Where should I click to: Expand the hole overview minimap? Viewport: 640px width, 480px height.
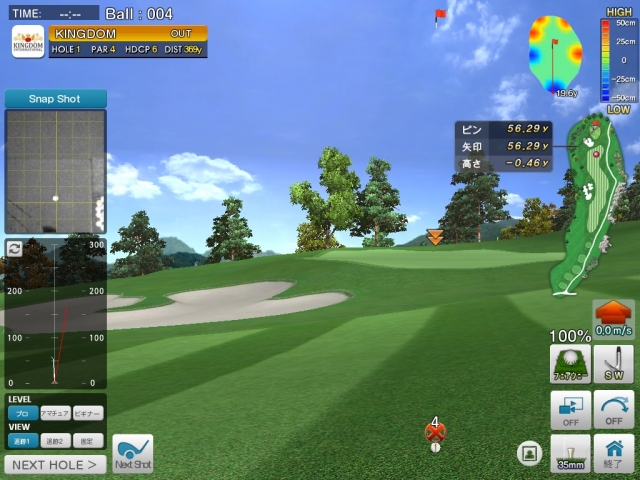point(590,205)
